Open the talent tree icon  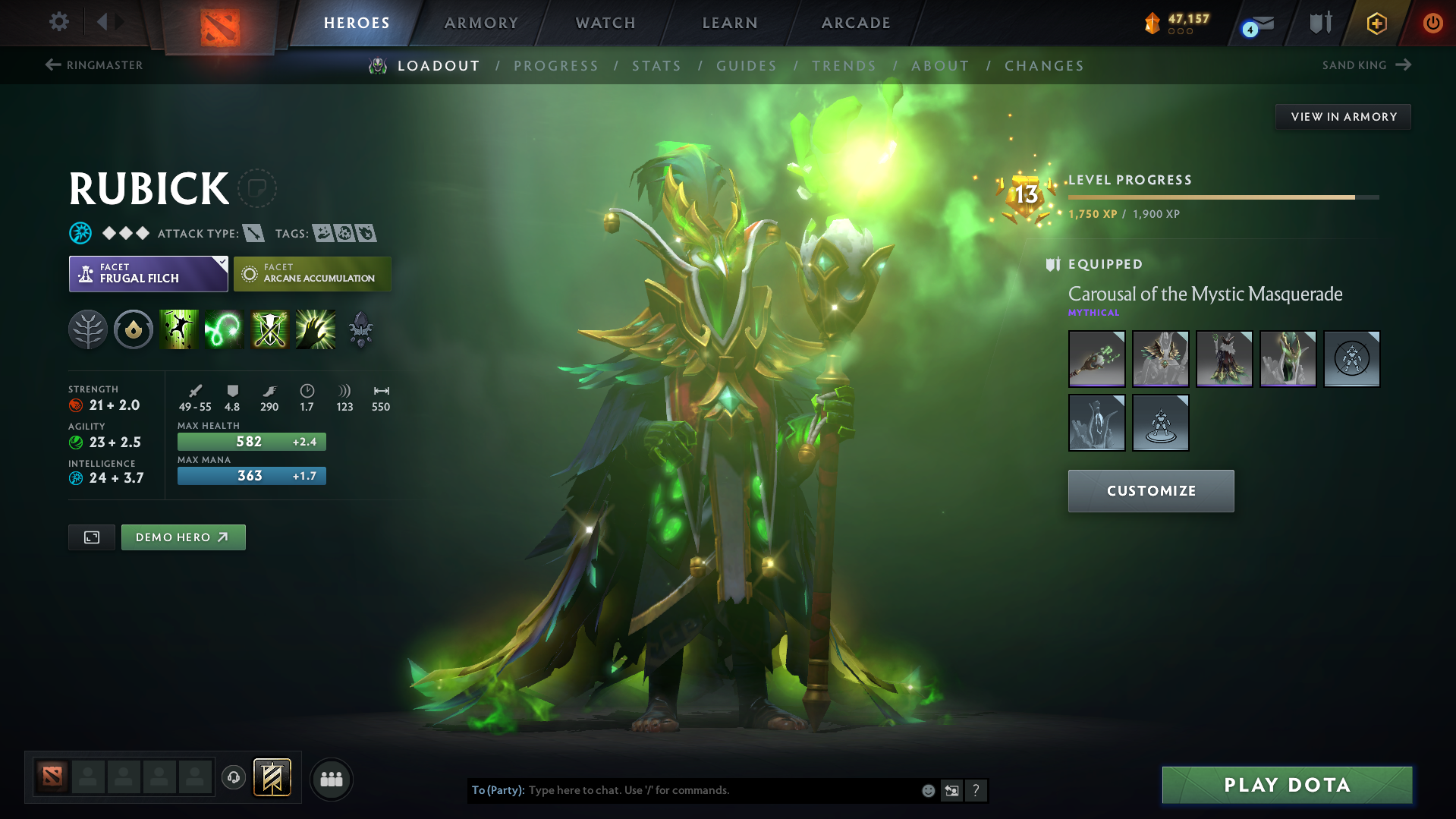click(x=88, y=329)
